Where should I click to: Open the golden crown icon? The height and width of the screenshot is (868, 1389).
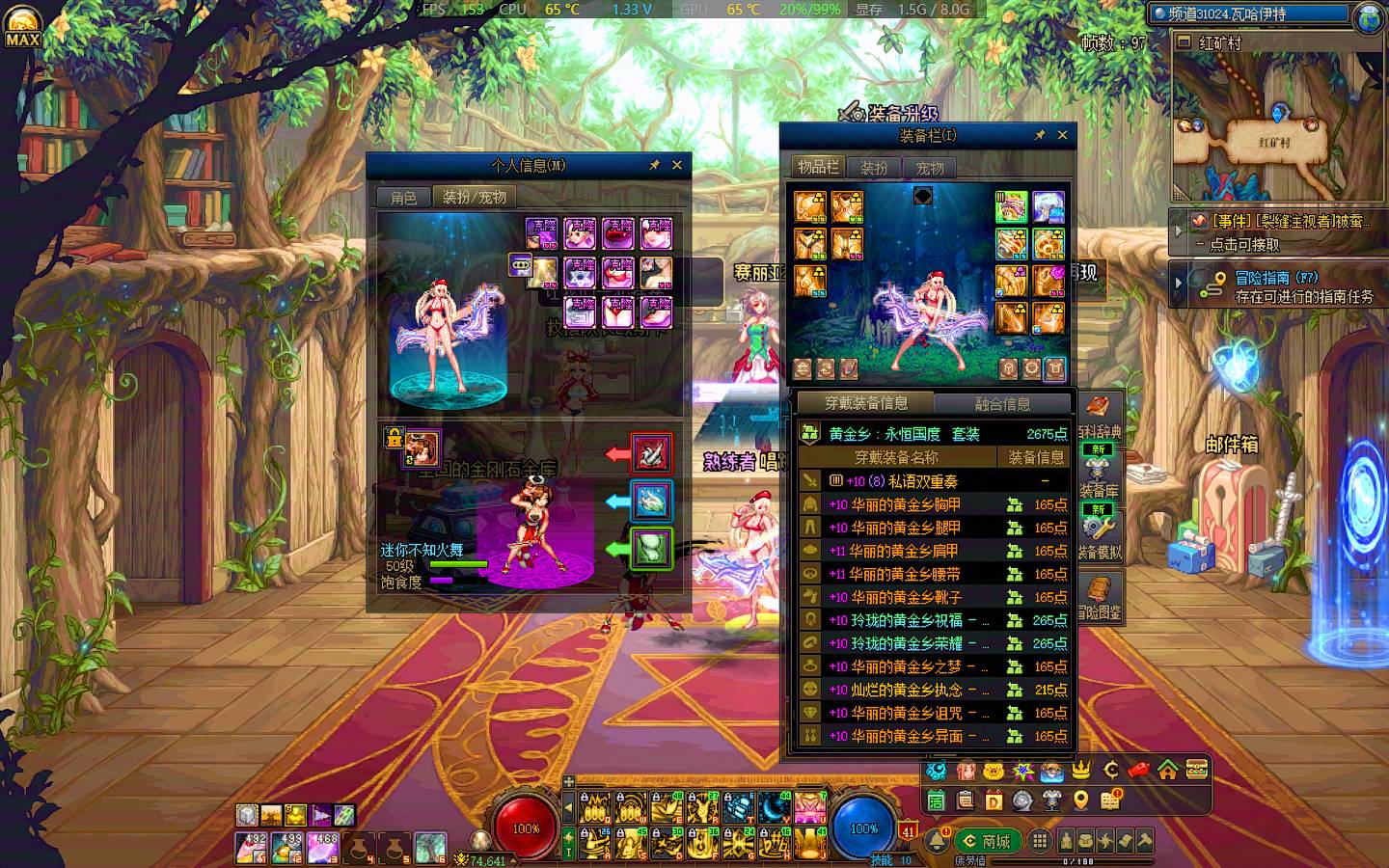1081,770
